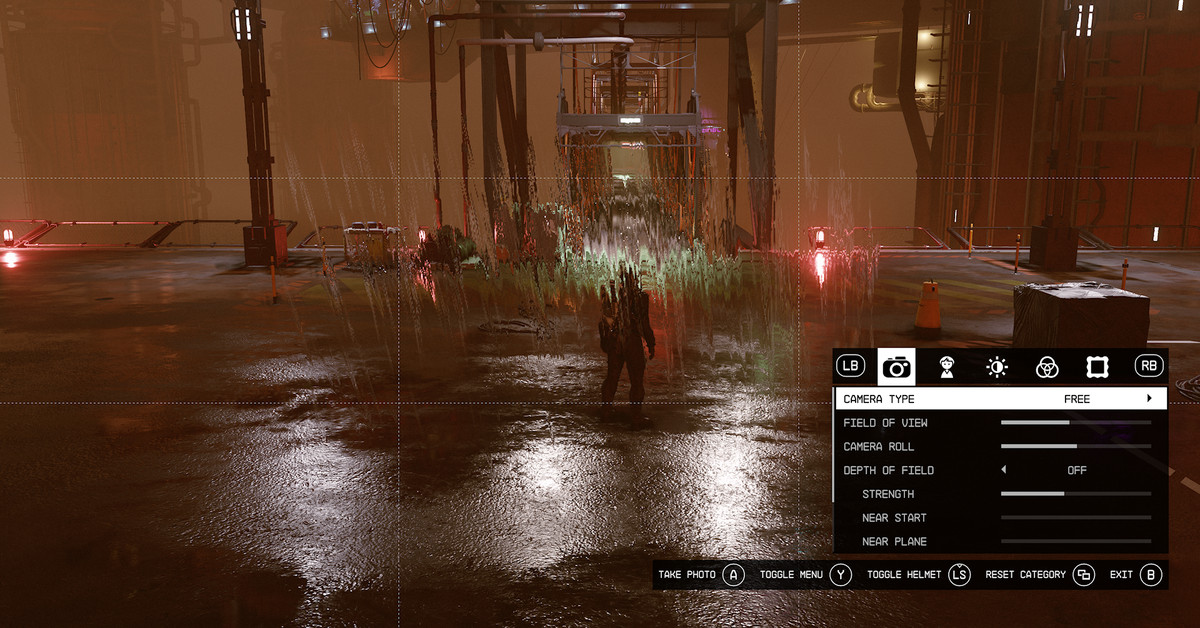Select the camera settings tab
Screen dimensions: 1200x628
click(x=896, y=367)
